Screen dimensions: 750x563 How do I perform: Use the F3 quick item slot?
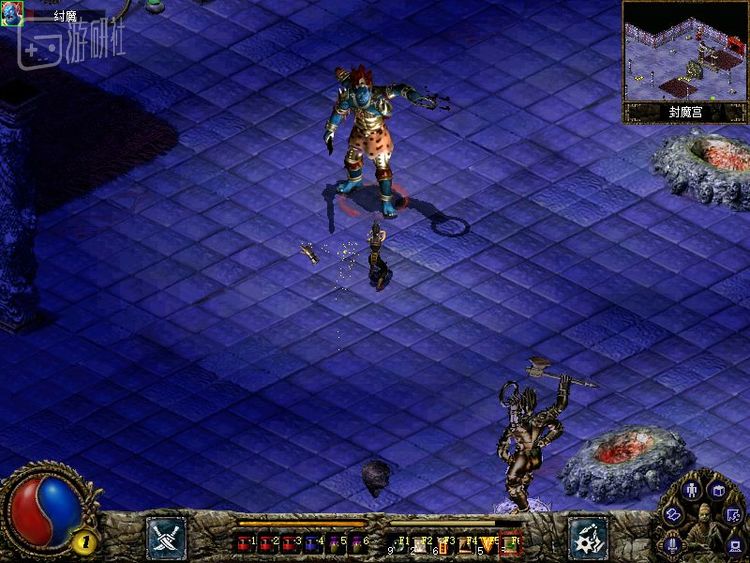point(443,544)
